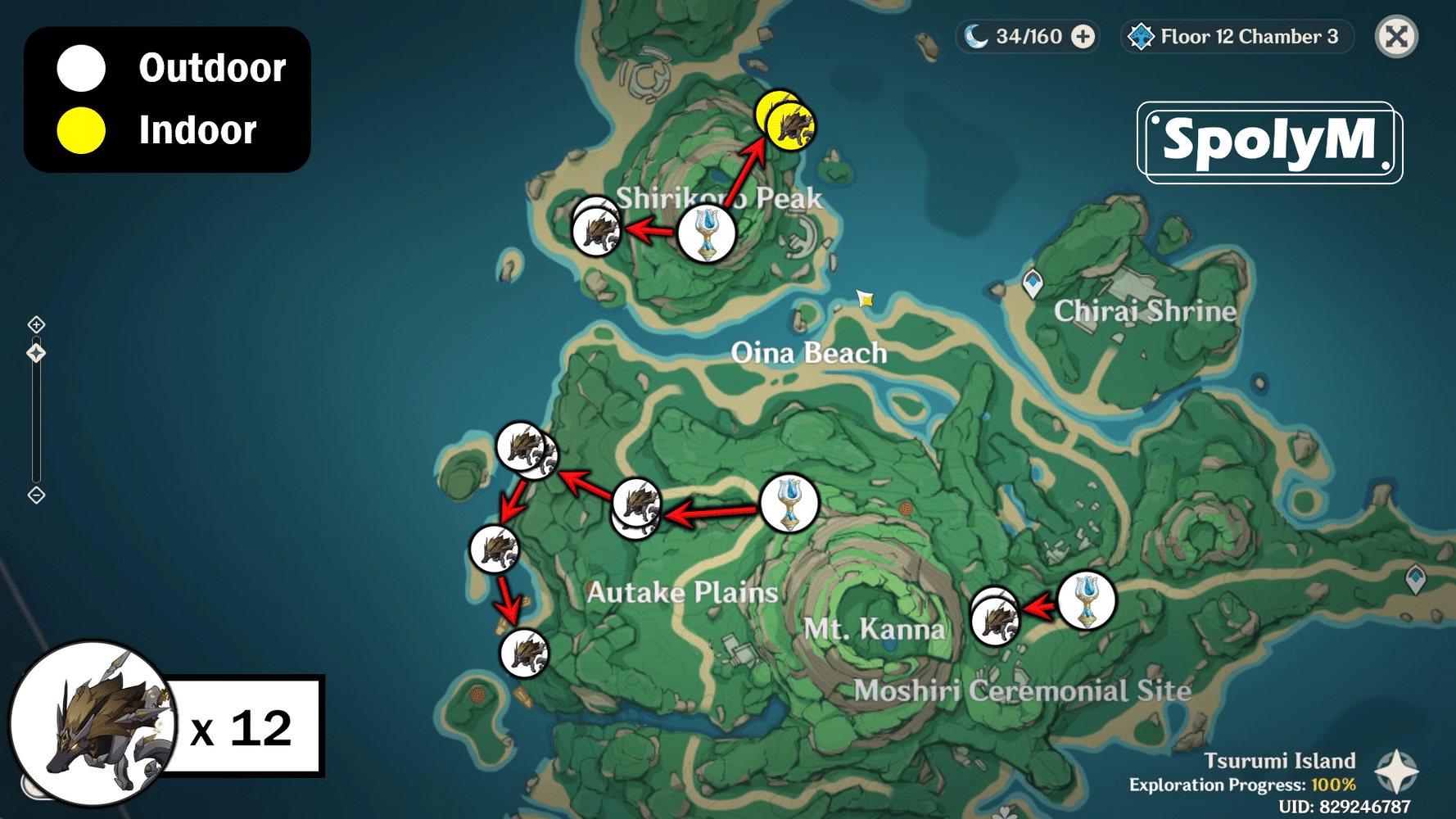Select the Rifthound marker near Shirikoro Peak

point(598,231)
